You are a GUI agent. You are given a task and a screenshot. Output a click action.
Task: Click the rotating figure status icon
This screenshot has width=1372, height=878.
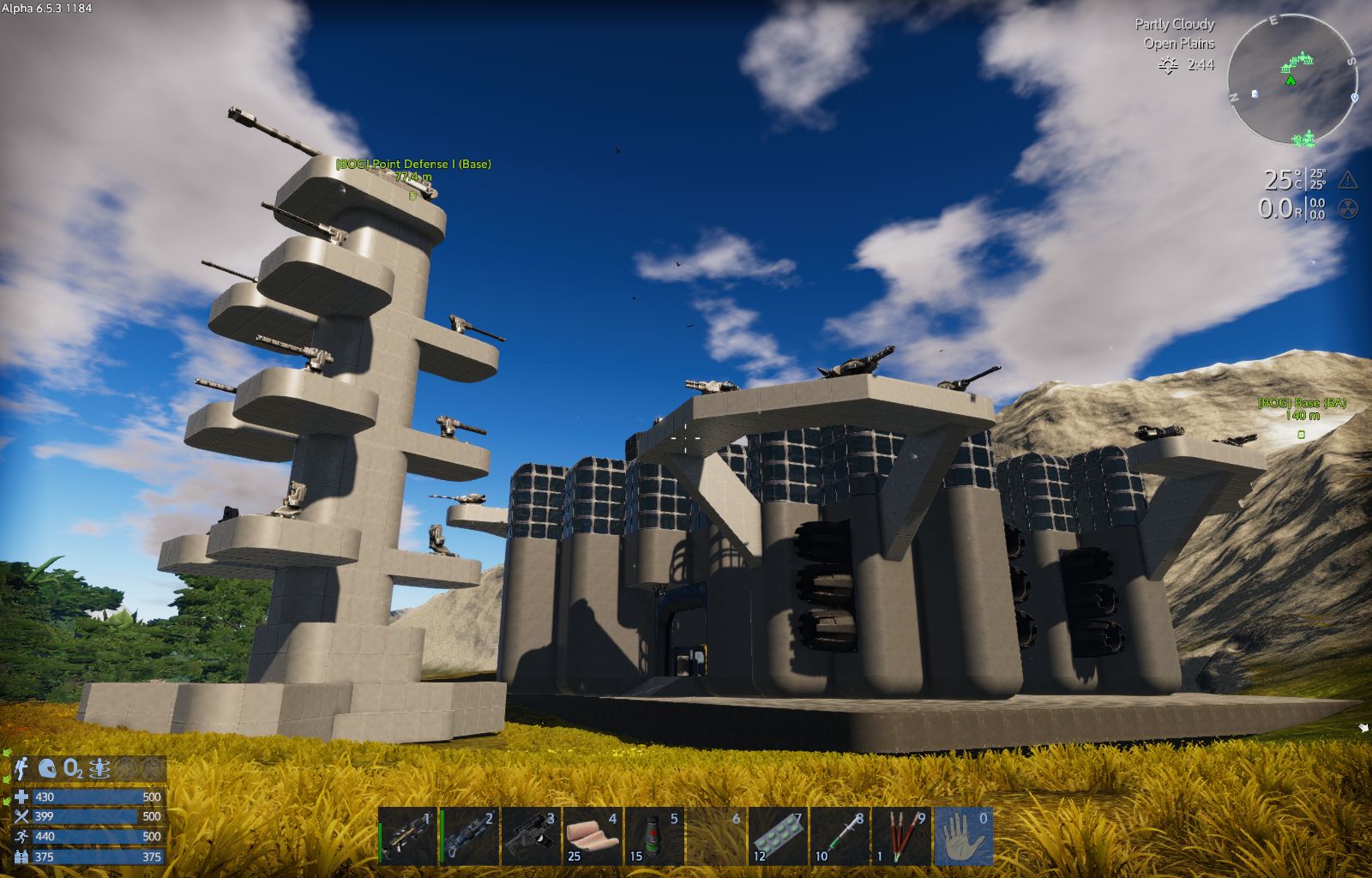[100, 769]
